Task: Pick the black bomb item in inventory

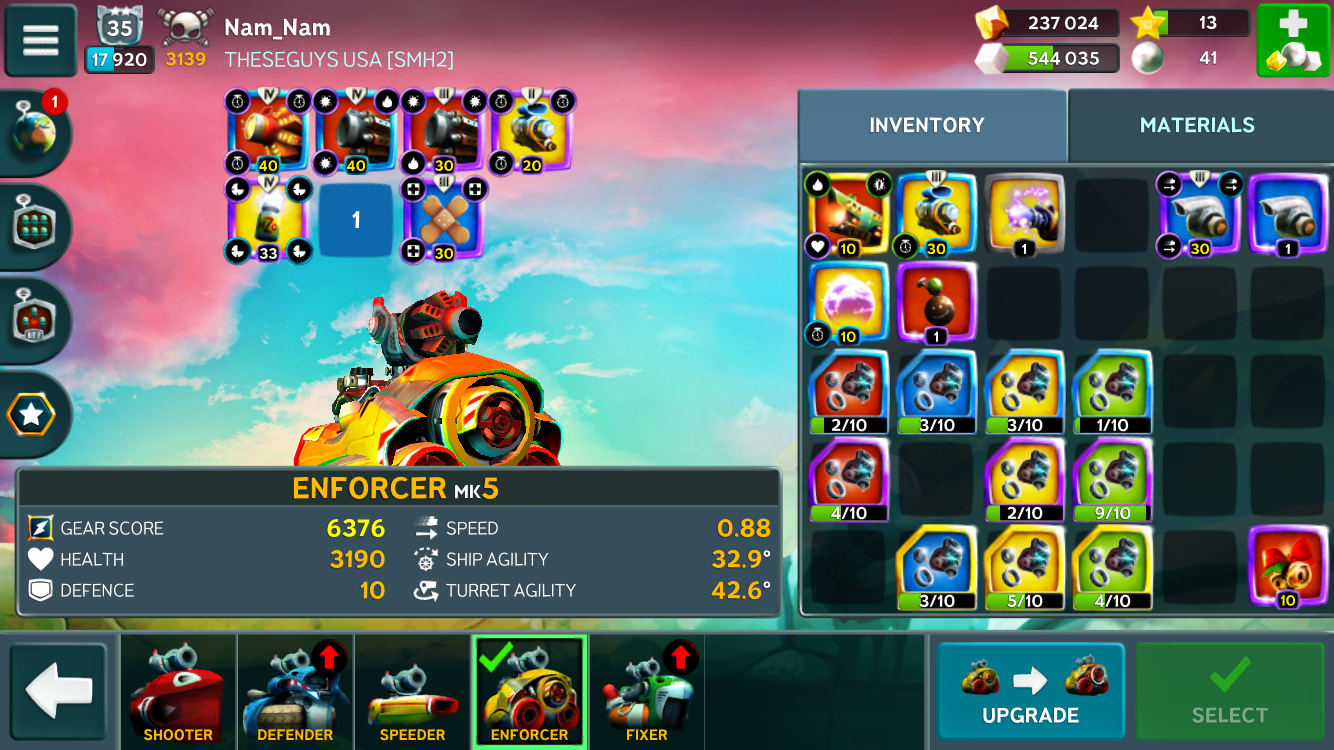Action: click(937, 302)
